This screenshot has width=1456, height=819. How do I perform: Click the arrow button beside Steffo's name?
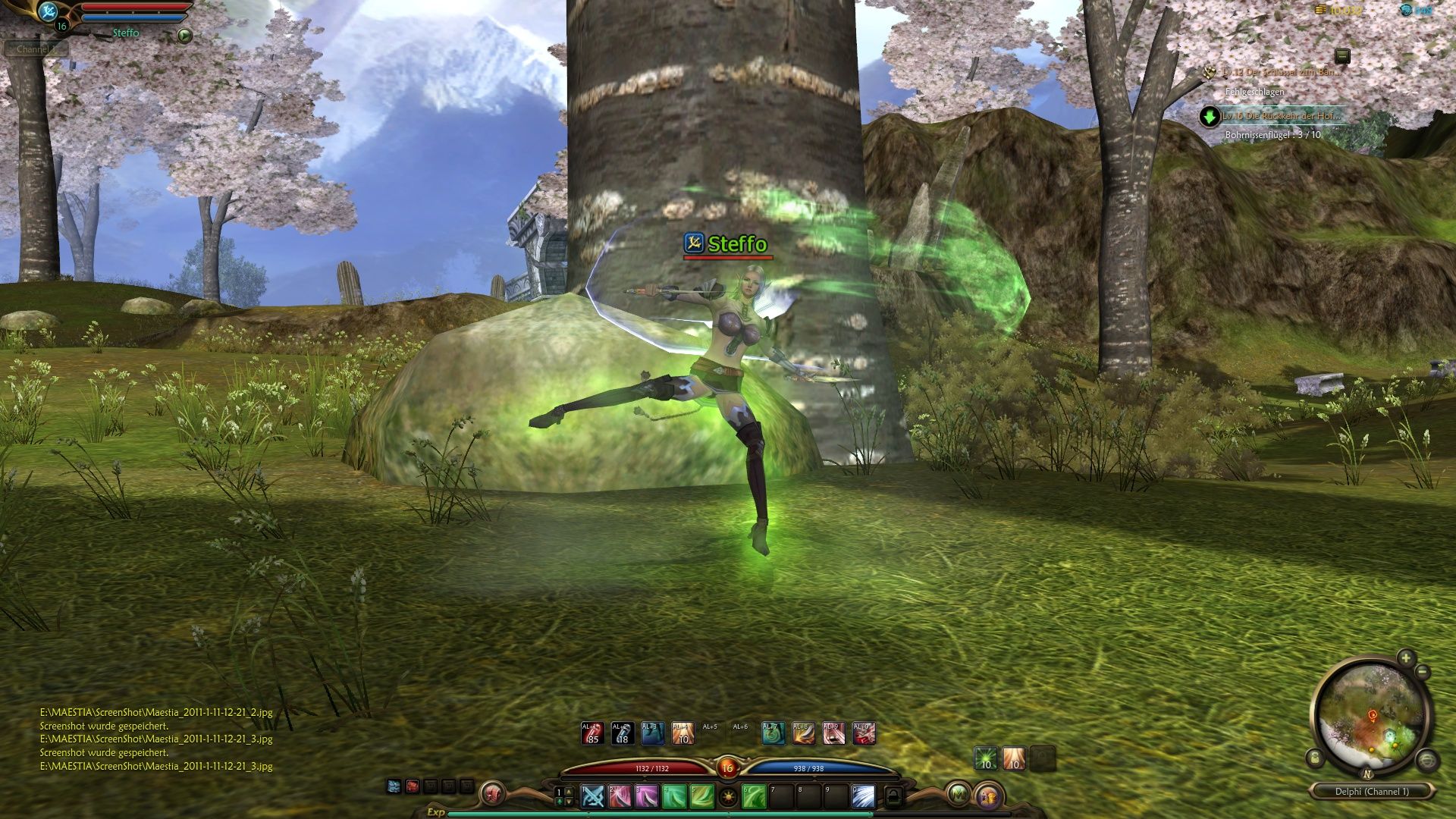click(x=184, y=35)
